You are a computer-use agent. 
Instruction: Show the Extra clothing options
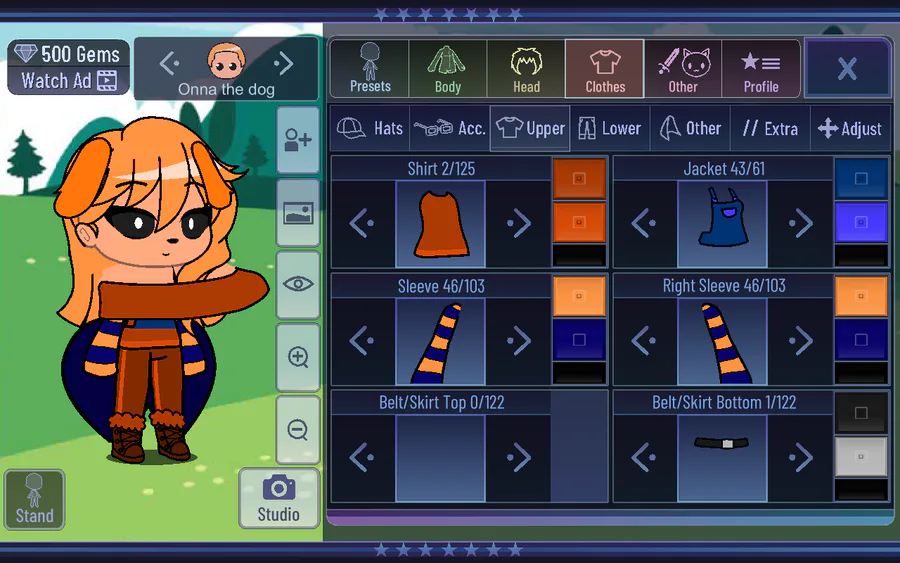[769, 128]
